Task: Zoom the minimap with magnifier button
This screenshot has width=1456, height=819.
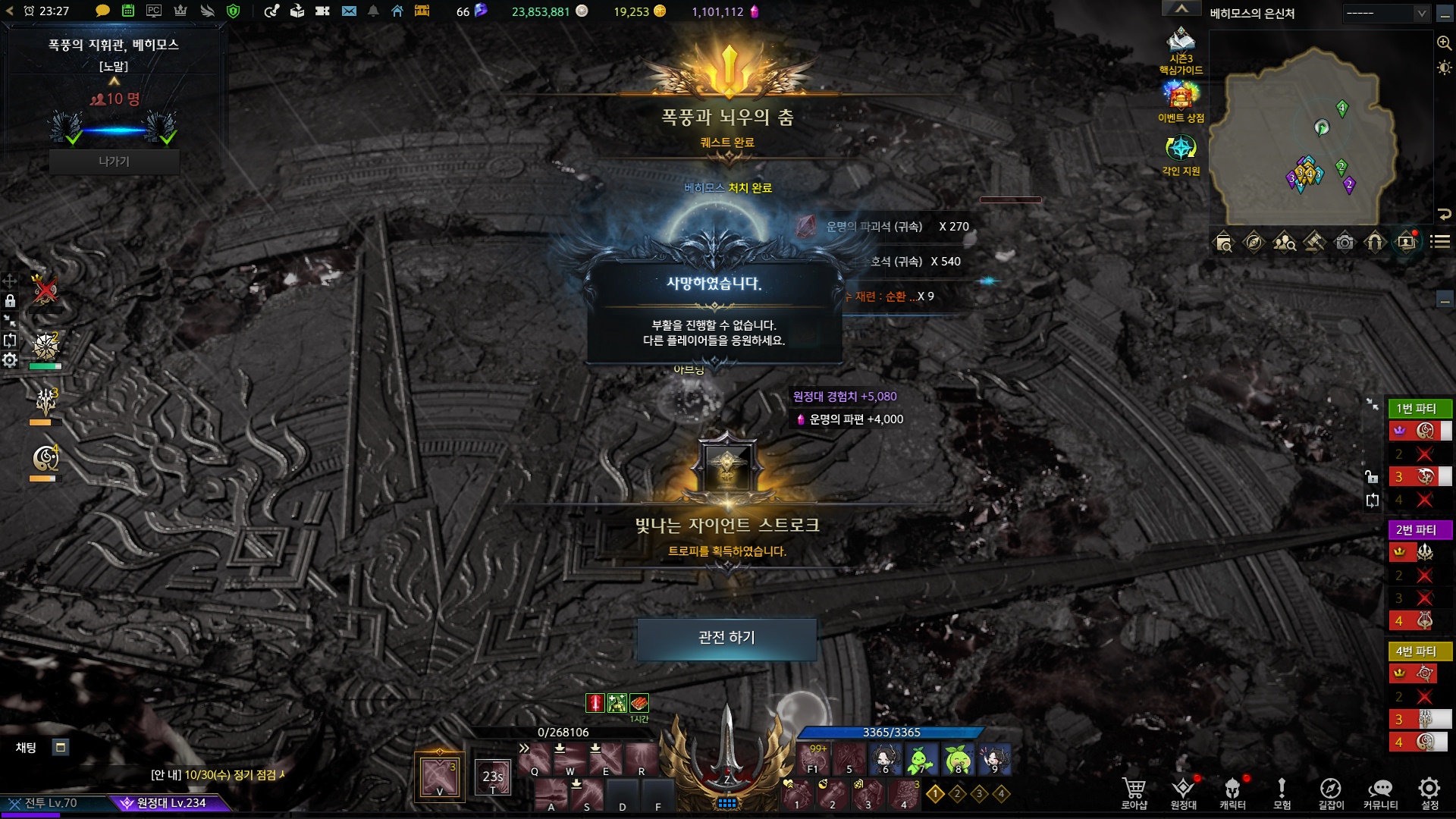Action: click(x=1444, y=43)
